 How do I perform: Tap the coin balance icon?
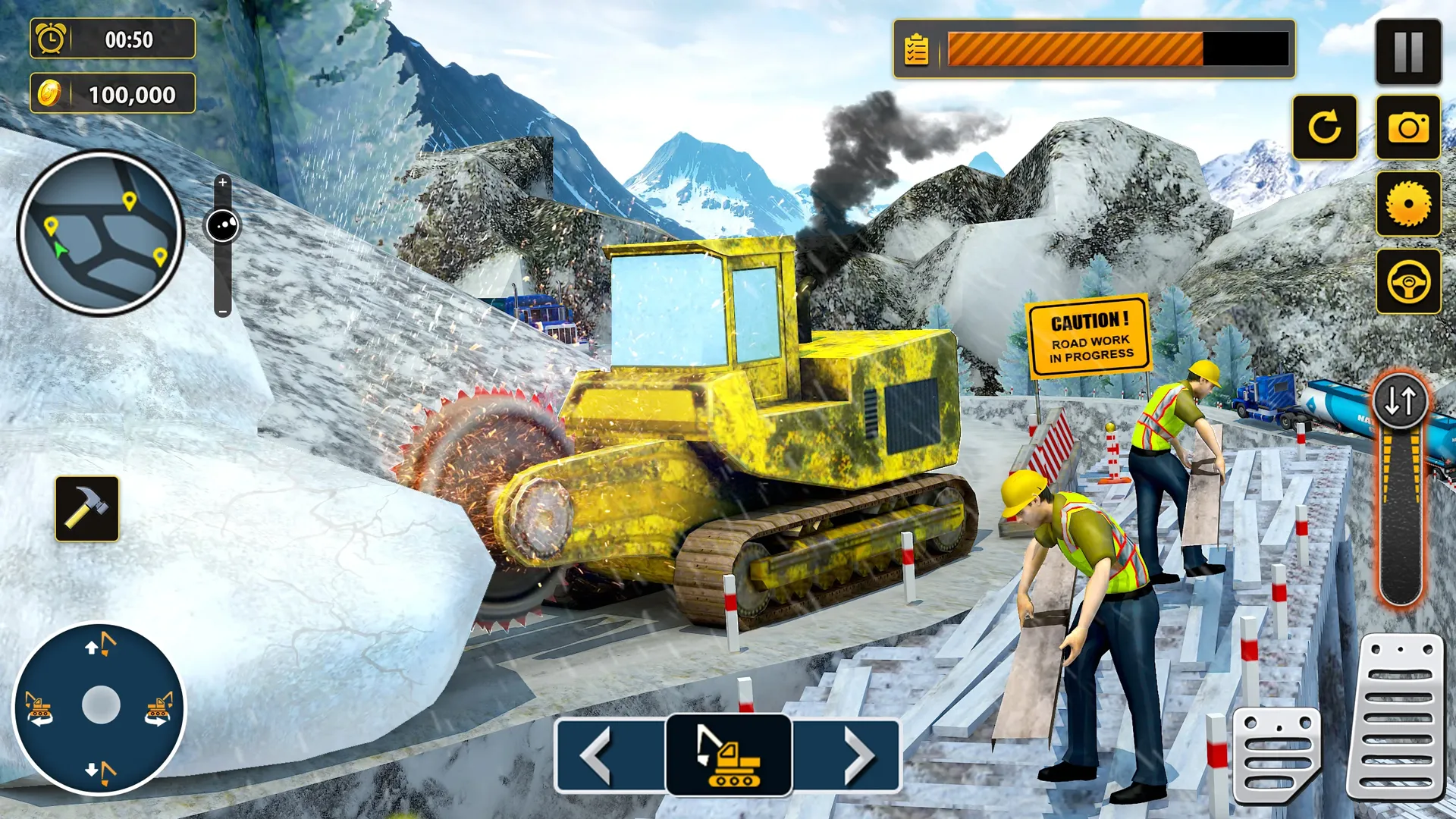coord(49,93)
